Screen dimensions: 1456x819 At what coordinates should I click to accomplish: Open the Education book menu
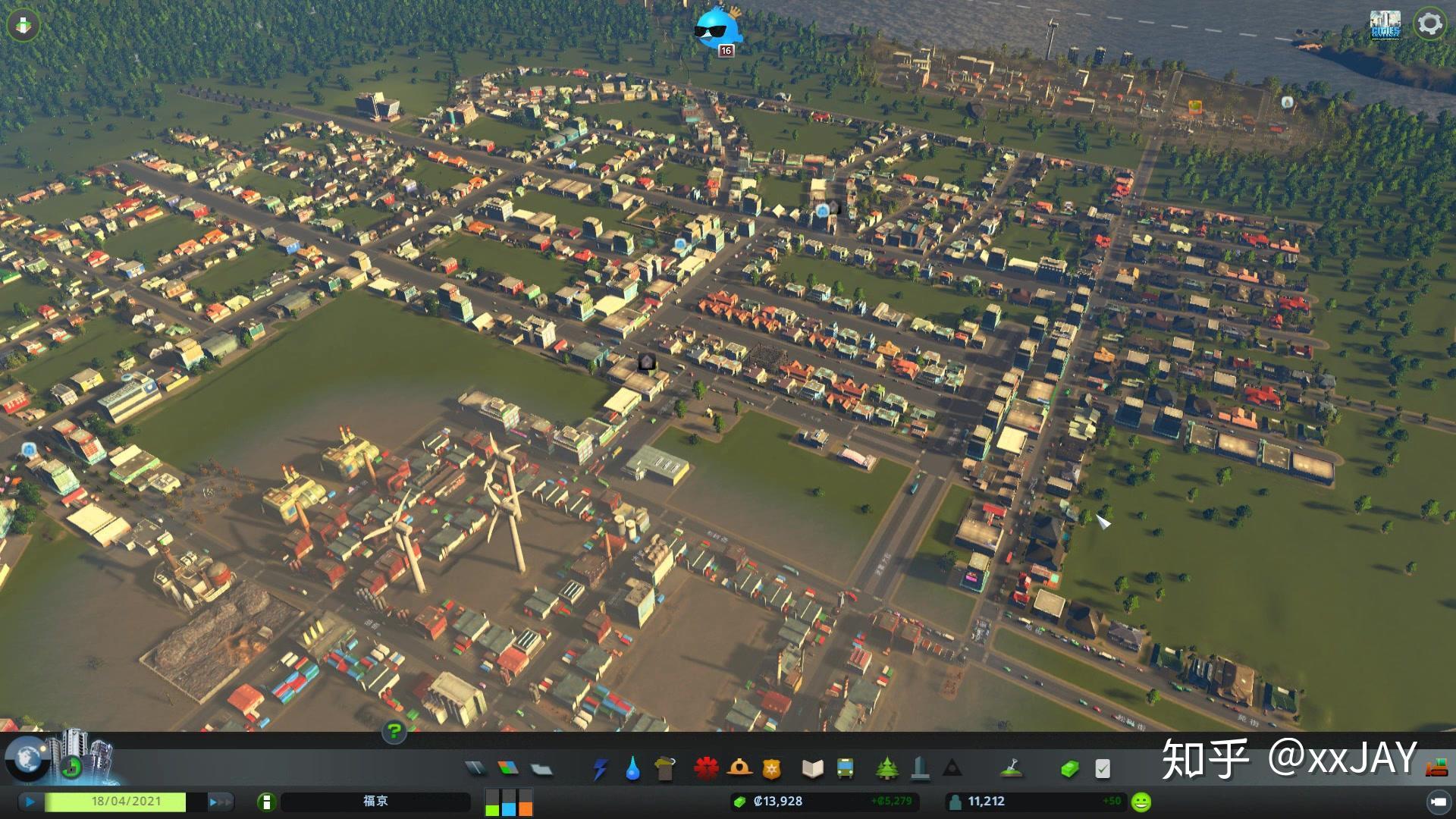(812, 769)
